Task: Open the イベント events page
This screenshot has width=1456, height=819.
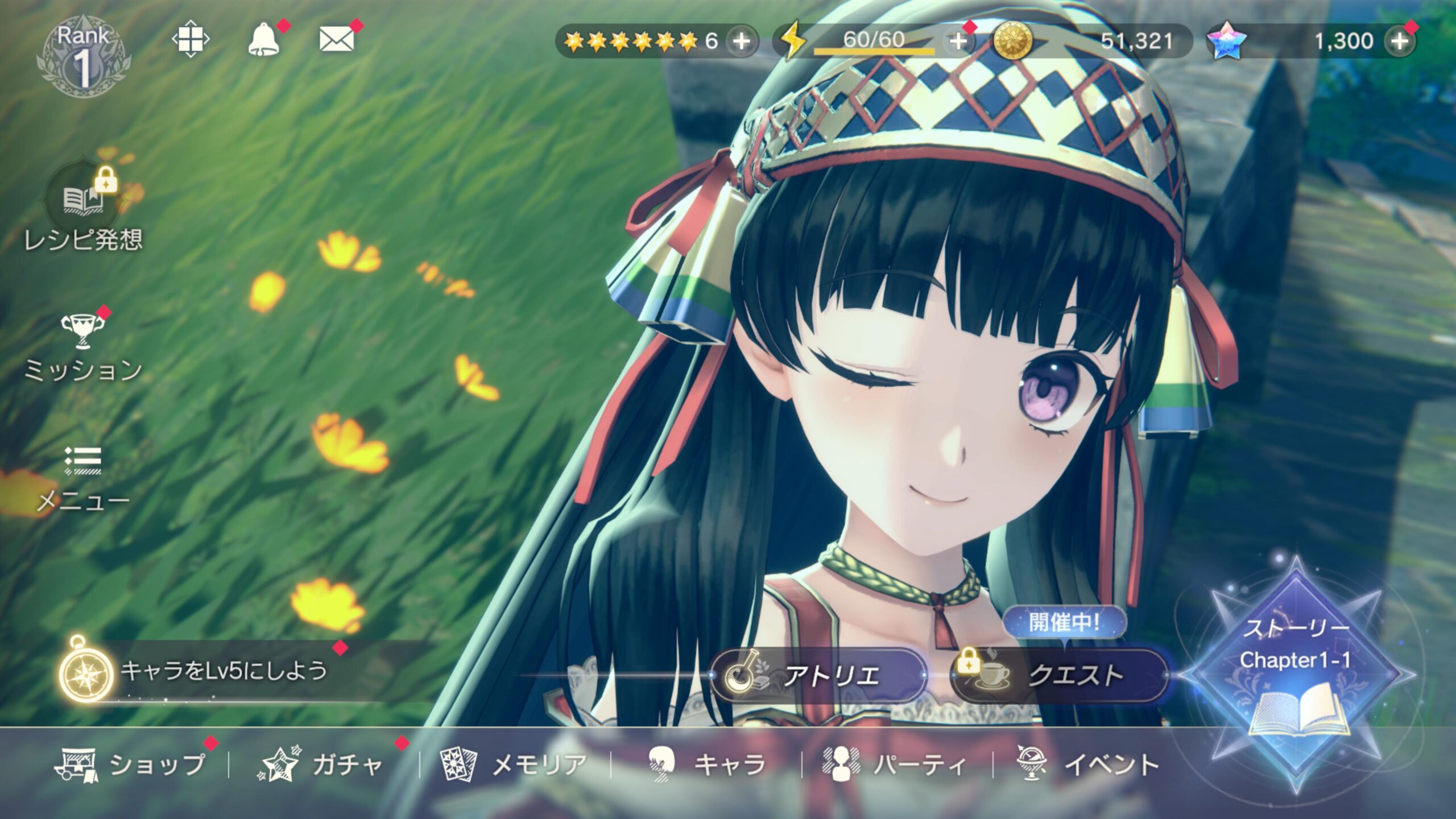Action: (1087, 764)
